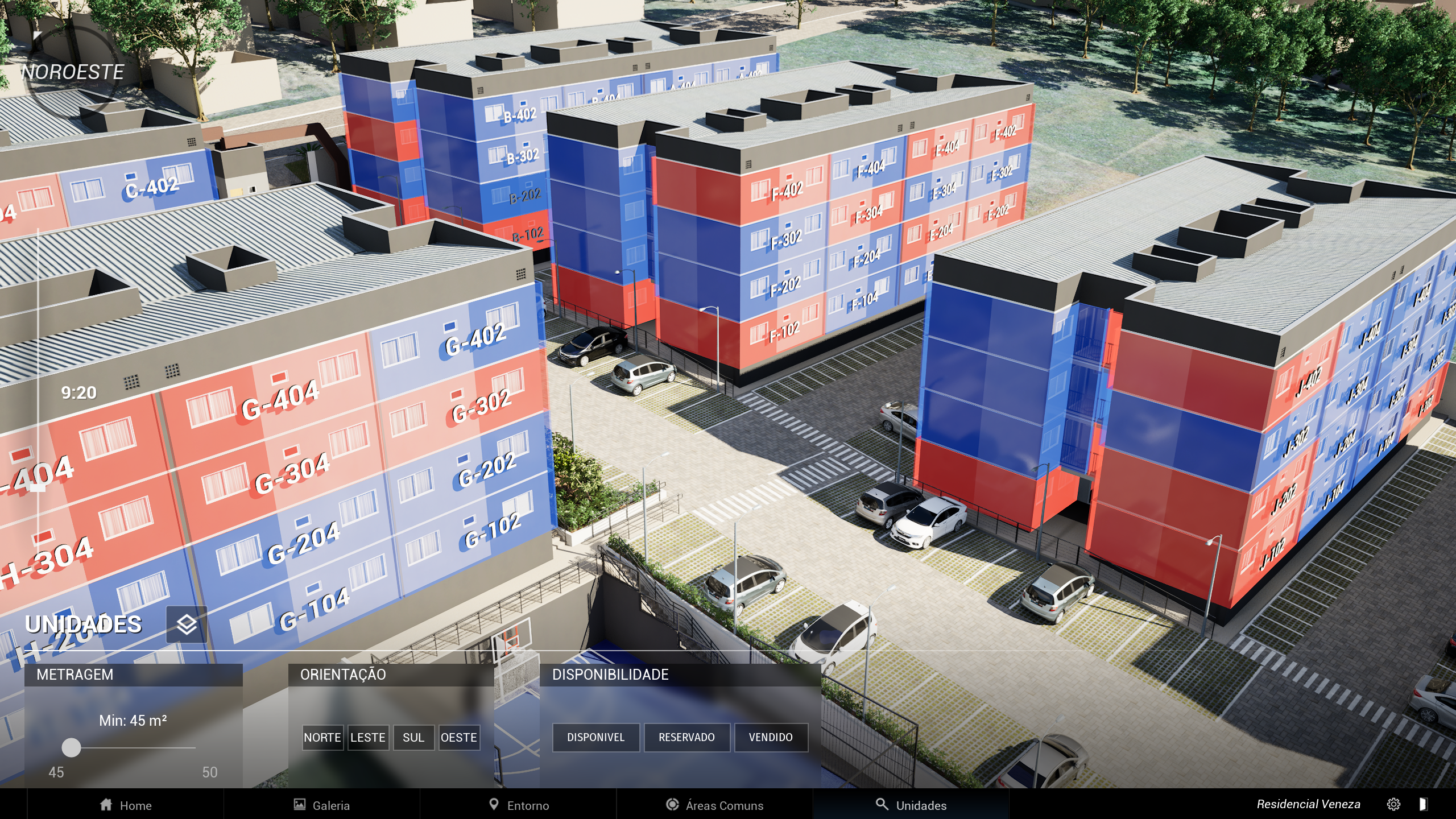The image size is (1456, 819).
Task: Select the Unidades tab
Action: [911, 805]
